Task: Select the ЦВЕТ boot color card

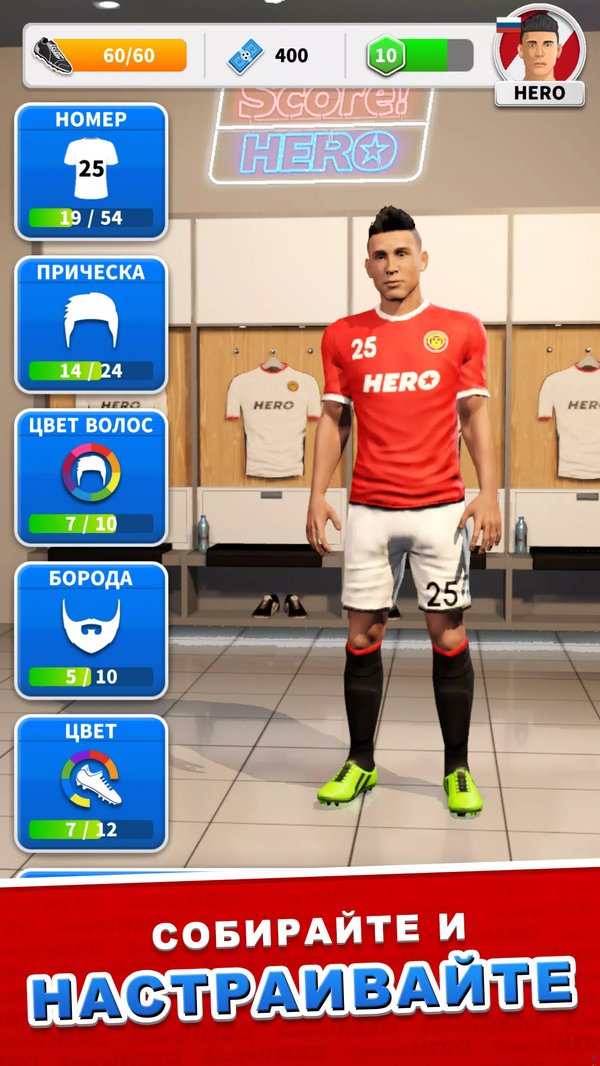Action: pyautogui.click(x=91, y=782)
